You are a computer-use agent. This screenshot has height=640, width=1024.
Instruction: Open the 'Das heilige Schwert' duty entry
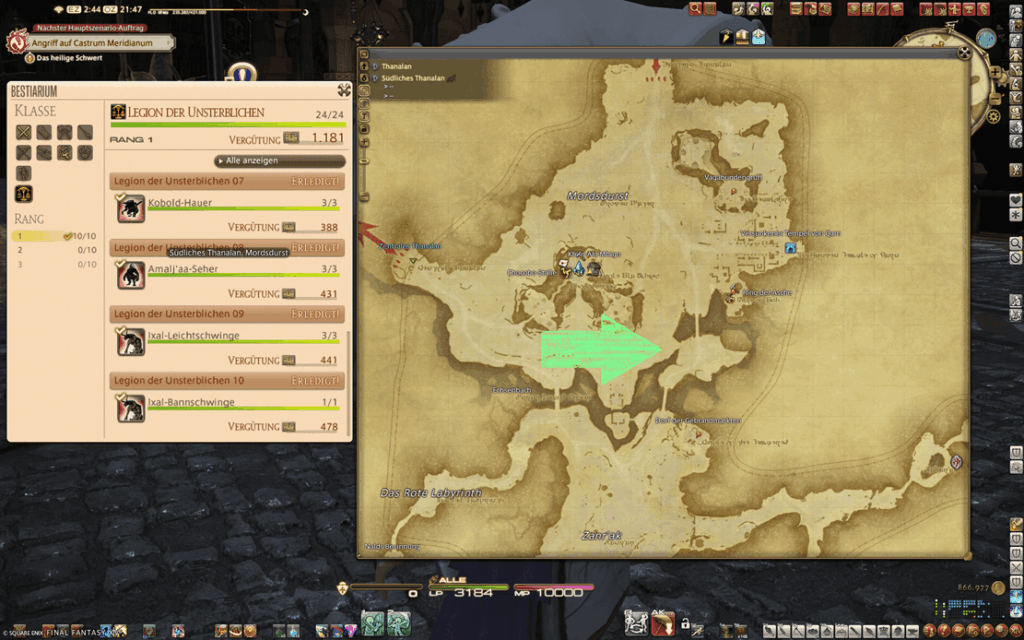tap(68, 58)
